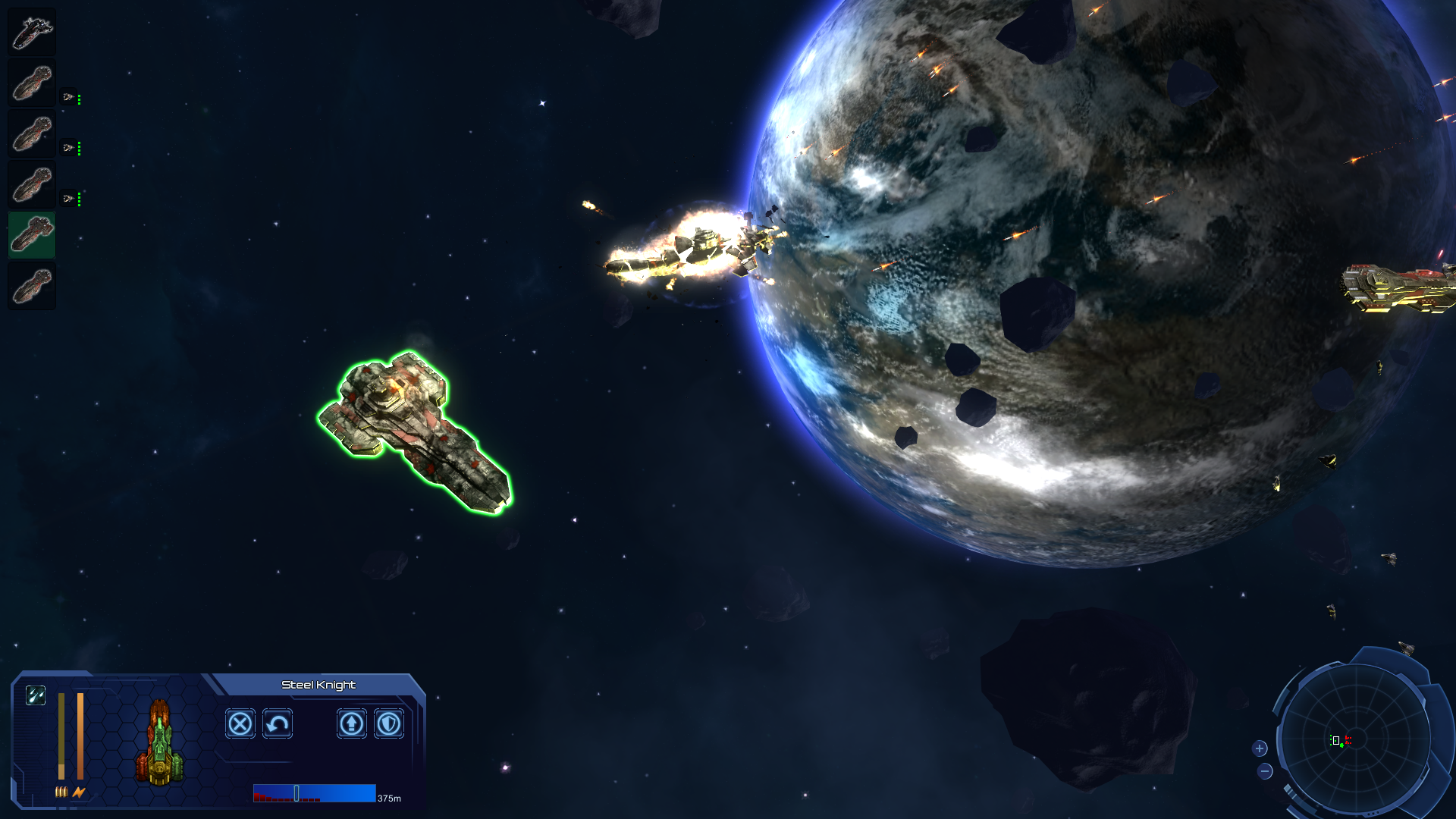
Task: Click the ammo bullets indicator icon
Action: coord(61,792)
